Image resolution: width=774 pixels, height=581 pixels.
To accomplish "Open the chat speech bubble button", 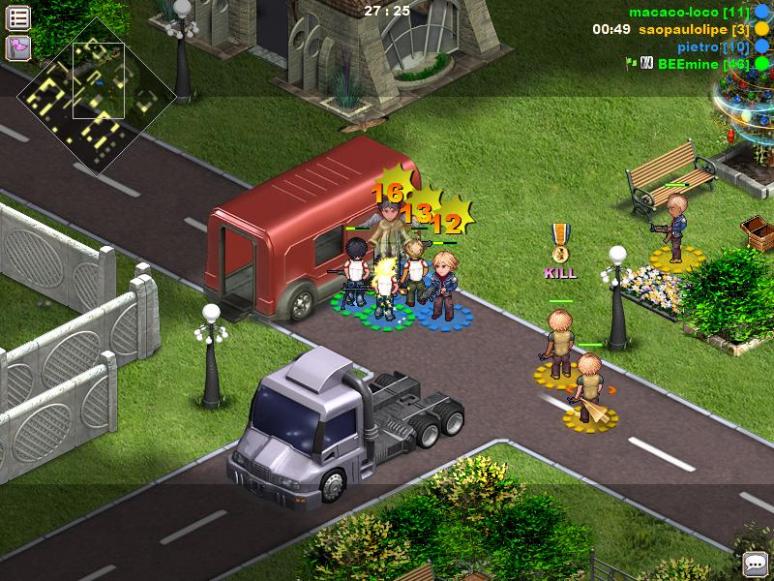I will tap(755, 564).
